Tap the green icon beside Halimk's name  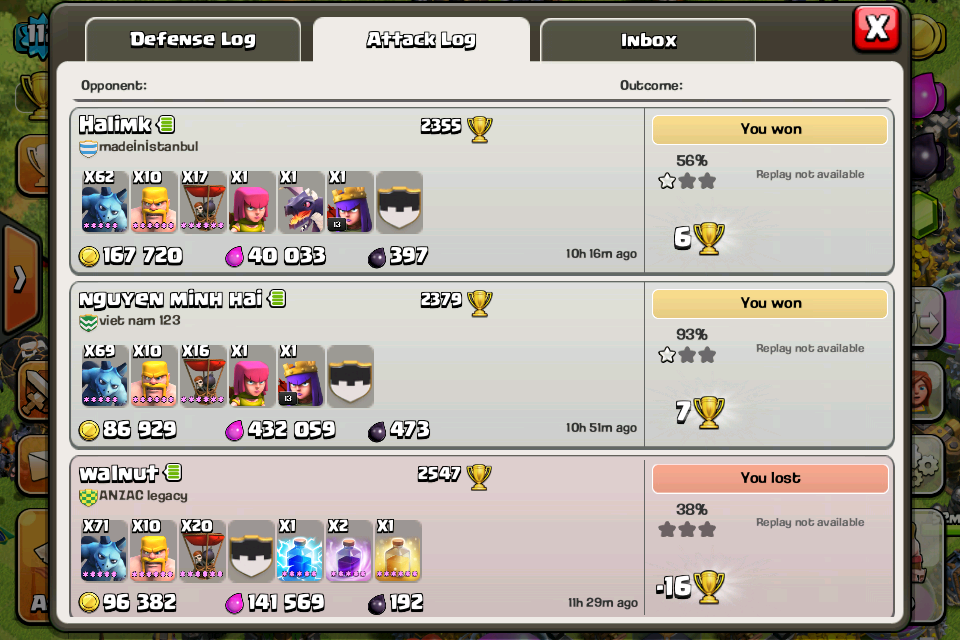tap(166, 125)
